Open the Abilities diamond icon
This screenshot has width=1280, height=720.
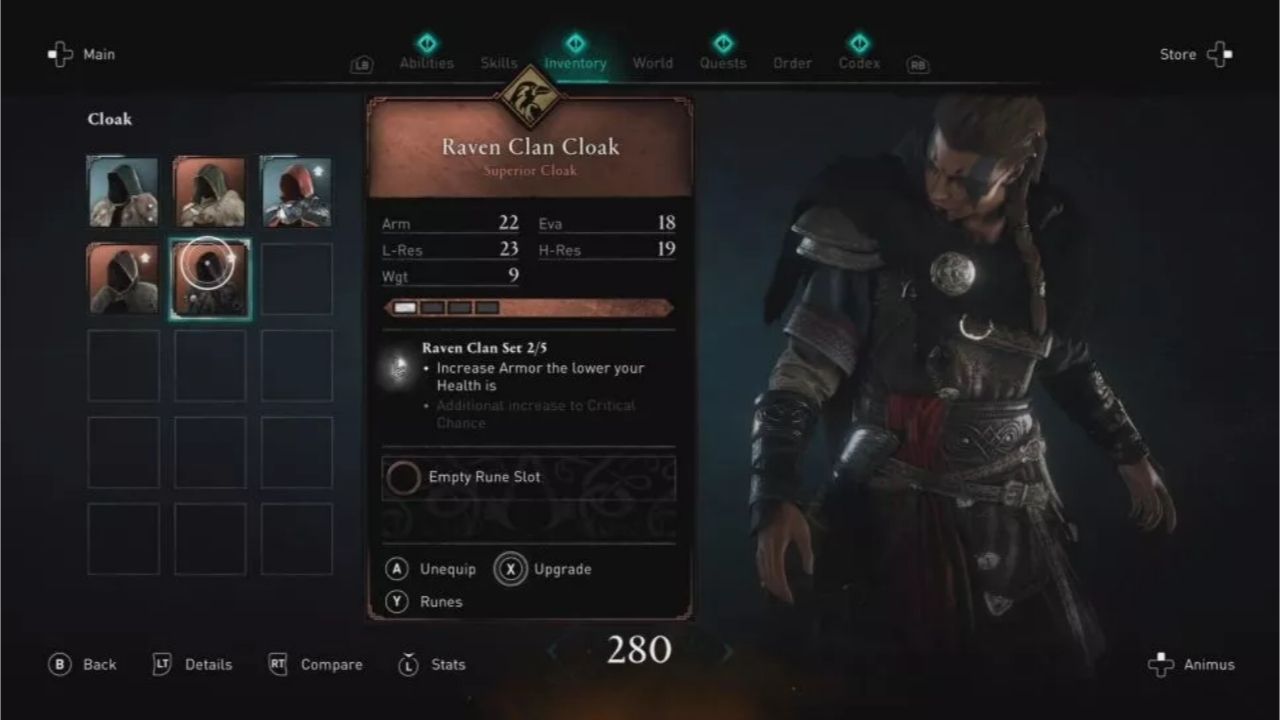pos(426,44)
